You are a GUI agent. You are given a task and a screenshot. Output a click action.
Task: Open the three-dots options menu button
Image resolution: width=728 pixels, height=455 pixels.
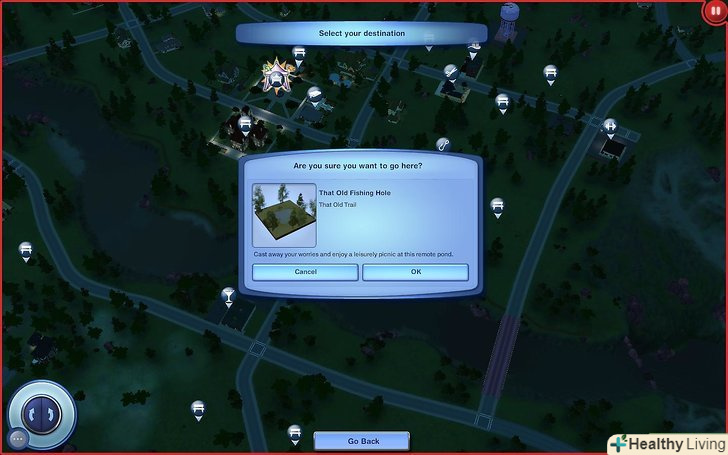[18, 438]
